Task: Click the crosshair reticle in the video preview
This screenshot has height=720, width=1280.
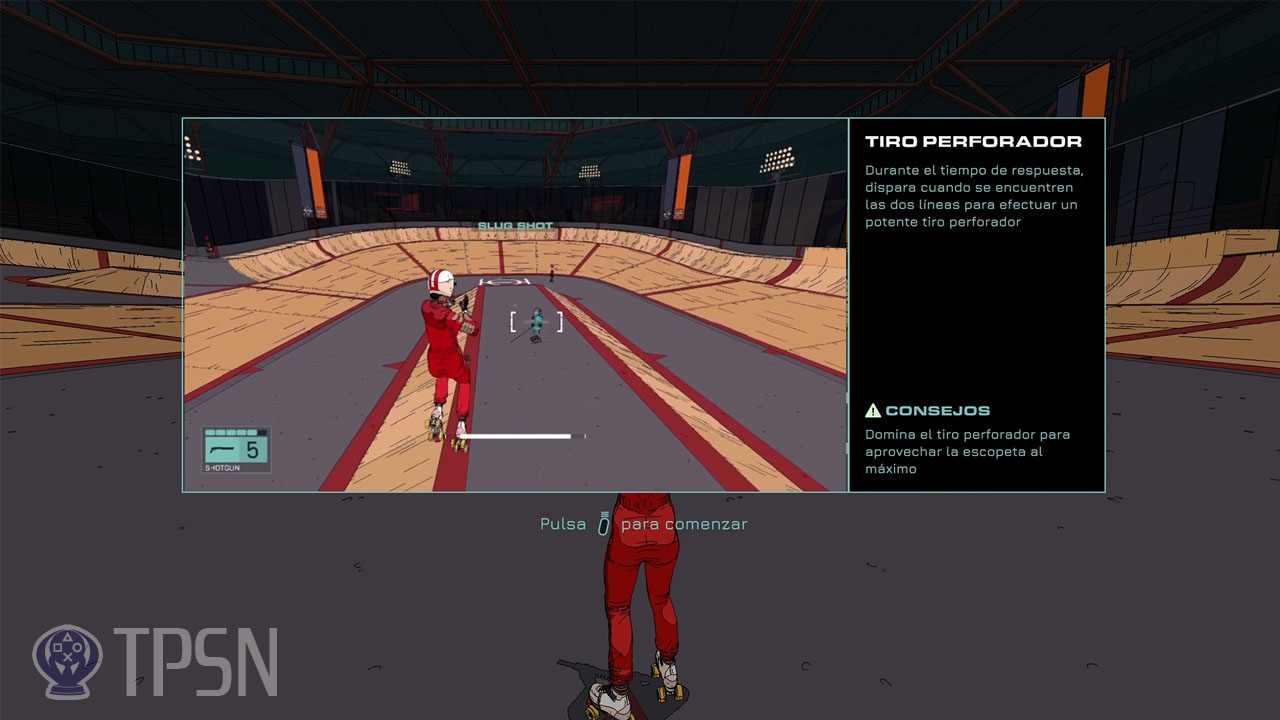Action: [x=536, y=321]
